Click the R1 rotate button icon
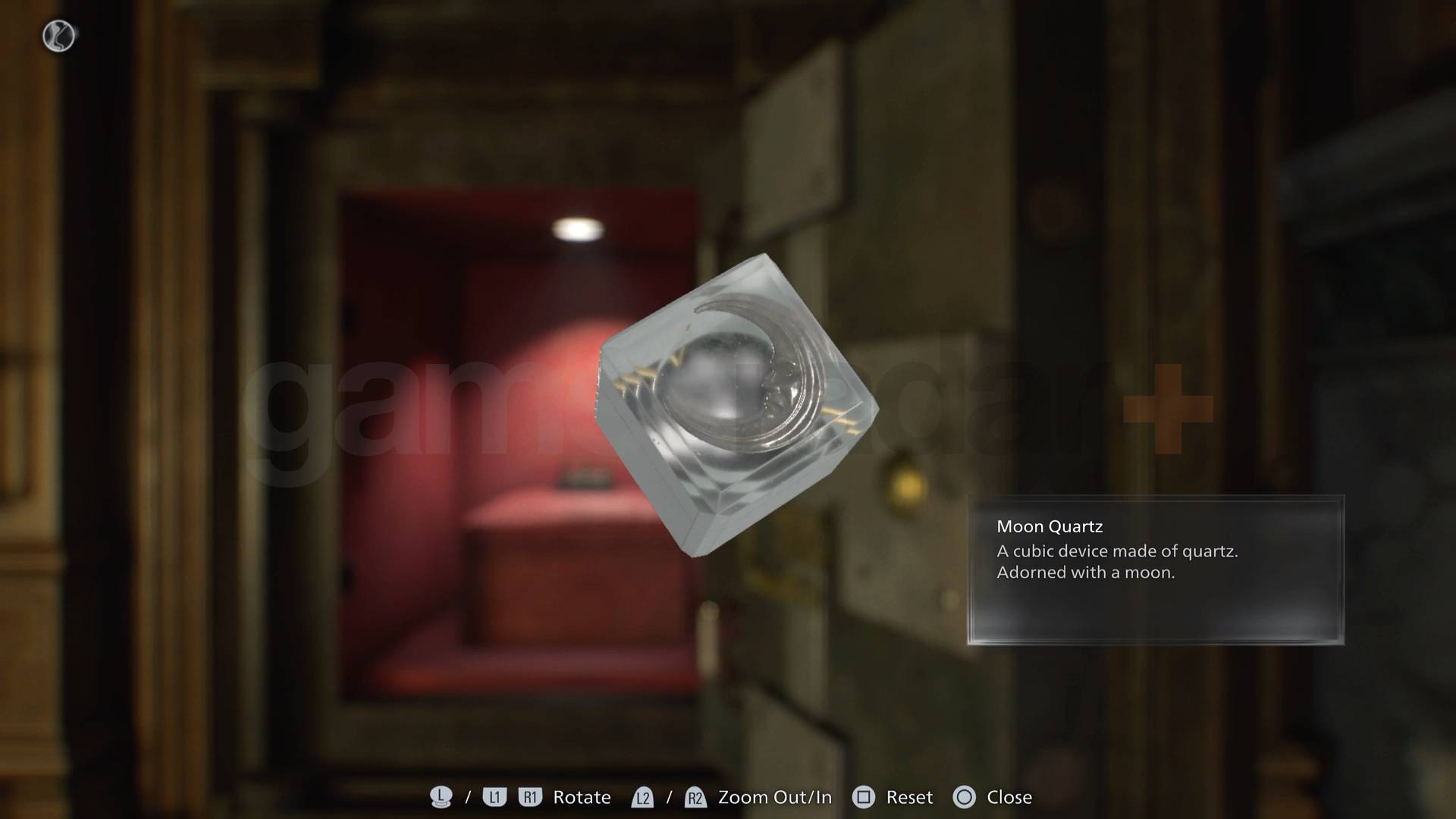 click(531, 797)
